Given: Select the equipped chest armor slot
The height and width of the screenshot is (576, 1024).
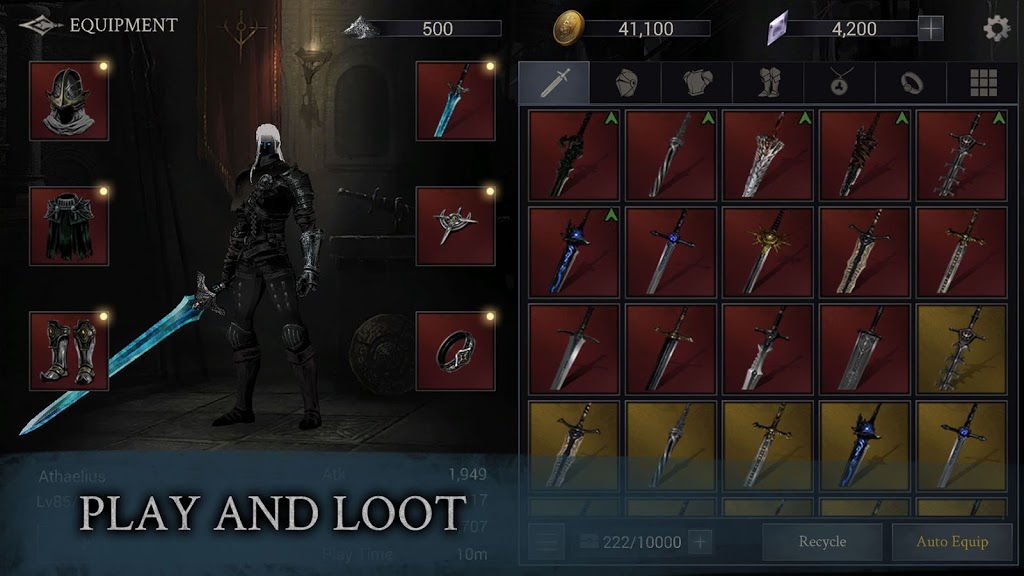Looking at the screenshot, I should pyautogui.click(x=69, y=226).
